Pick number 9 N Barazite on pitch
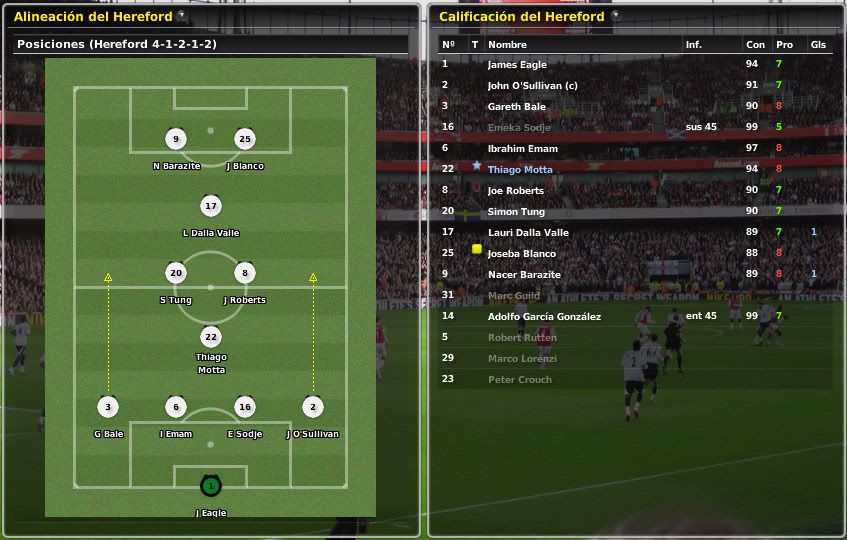The height and width of the screenshot is (540, 847). [x=176, y=139]
